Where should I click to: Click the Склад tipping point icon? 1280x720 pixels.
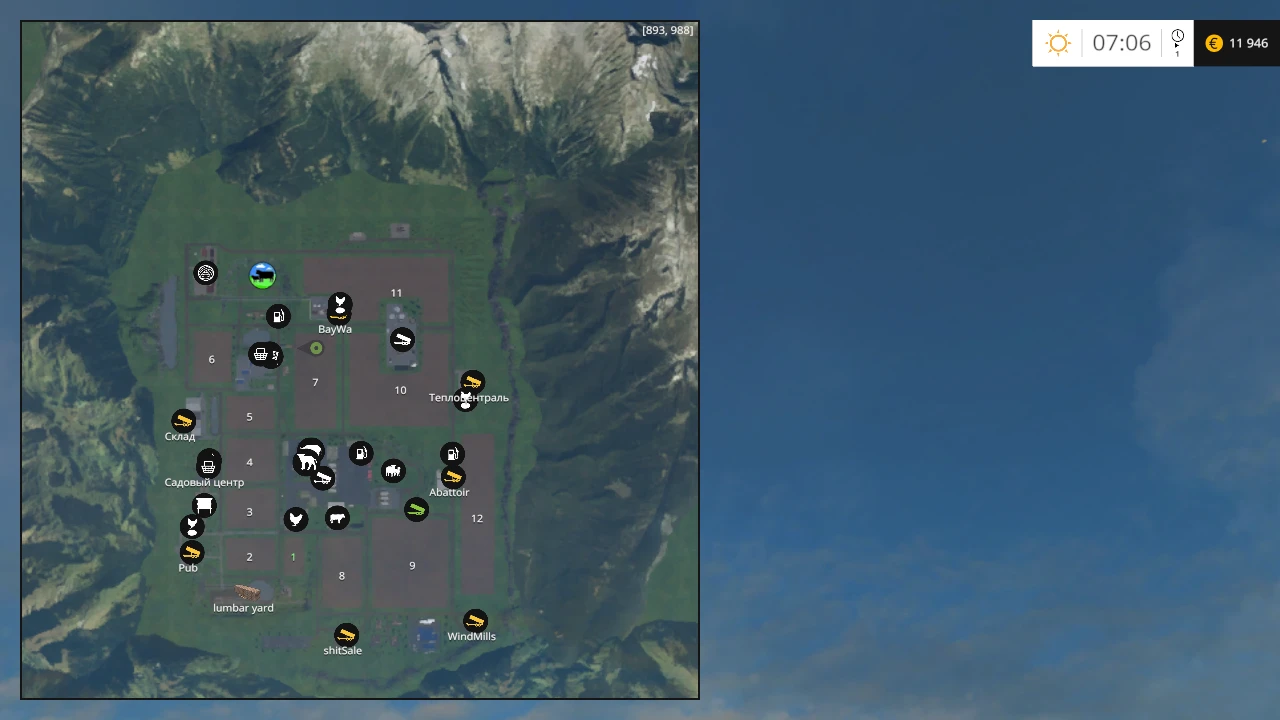pos(181,421)
